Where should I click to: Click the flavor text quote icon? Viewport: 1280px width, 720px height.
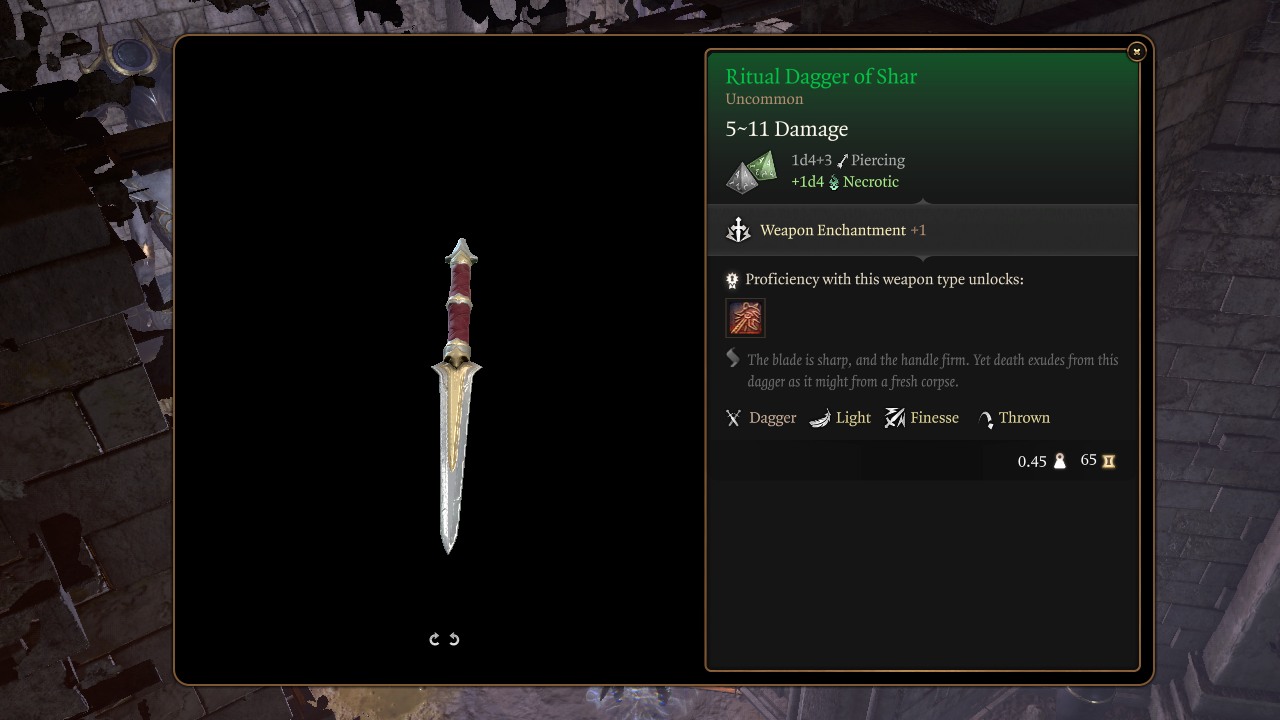[733, 360]
